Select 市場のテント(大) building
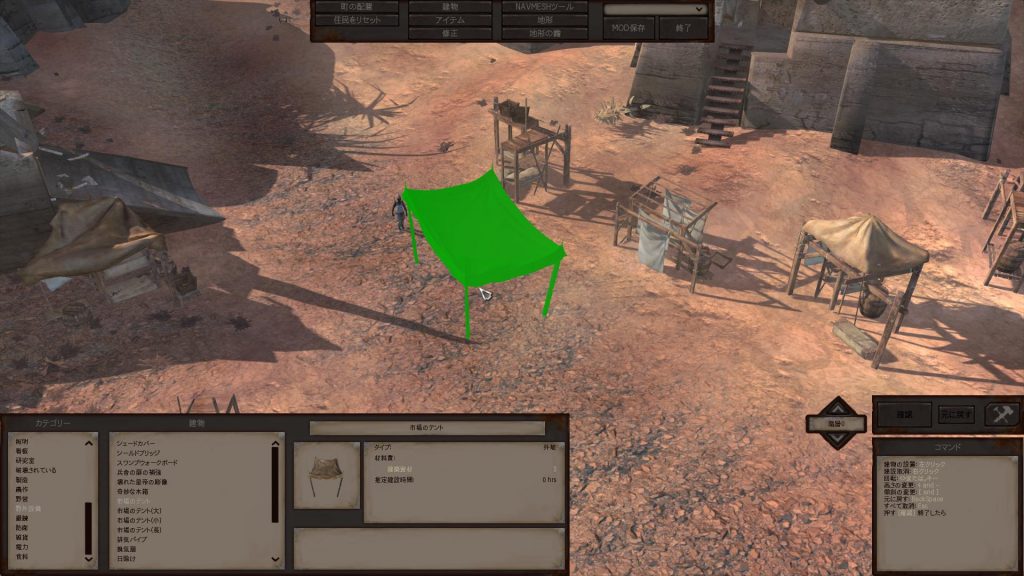1024x576 pixels. pos(138,511)
